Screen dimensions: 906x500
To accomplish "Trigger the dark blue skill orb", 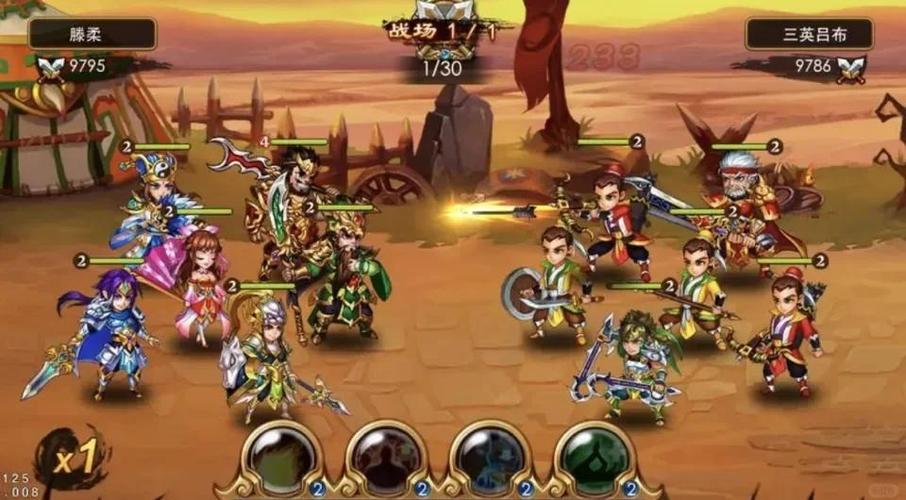I will 490,457.
